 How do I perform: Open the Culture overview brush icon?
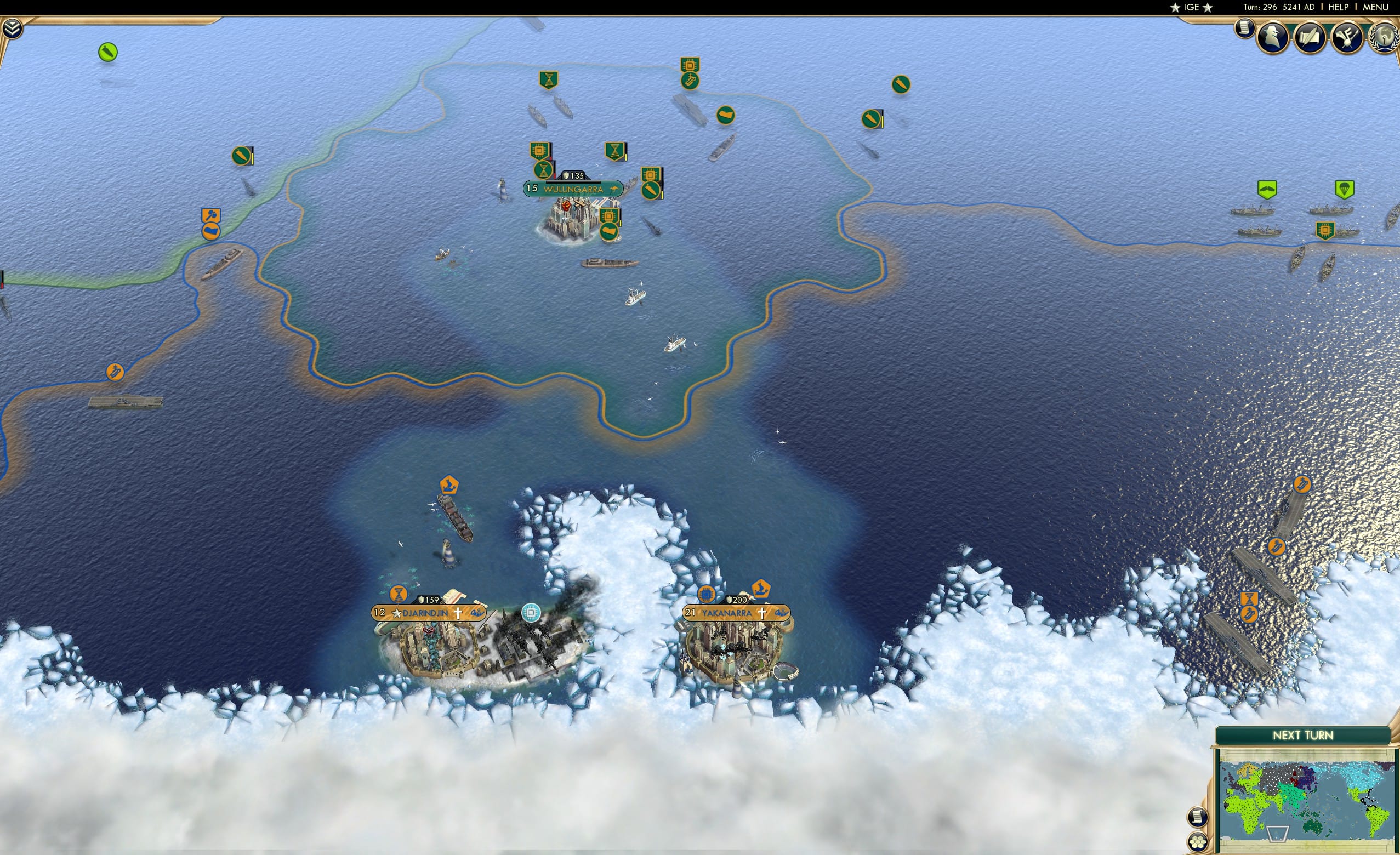tap(1347, 37)
